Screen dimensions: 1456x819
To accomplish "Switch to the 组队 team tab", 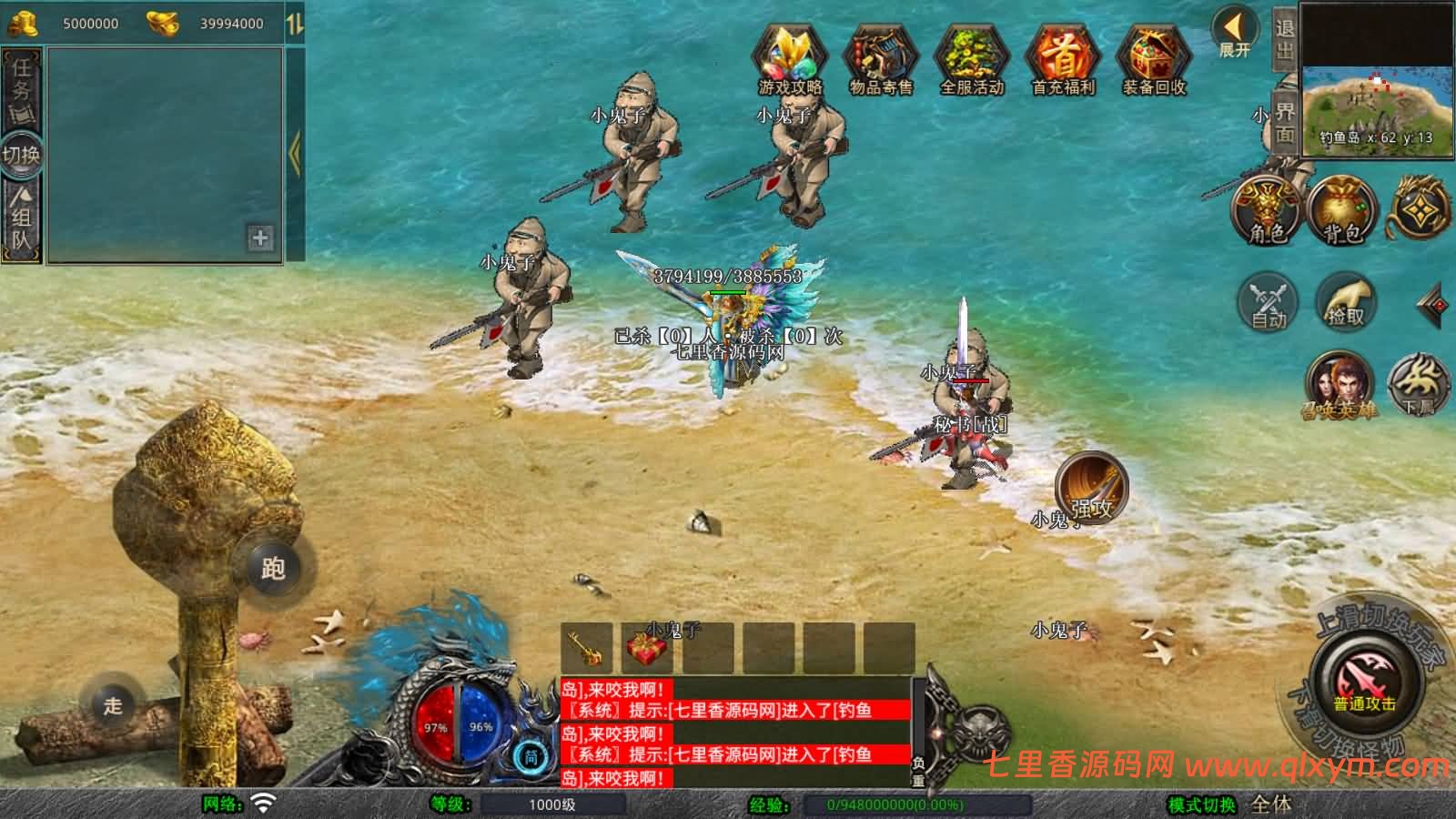I will pos(21,219).
